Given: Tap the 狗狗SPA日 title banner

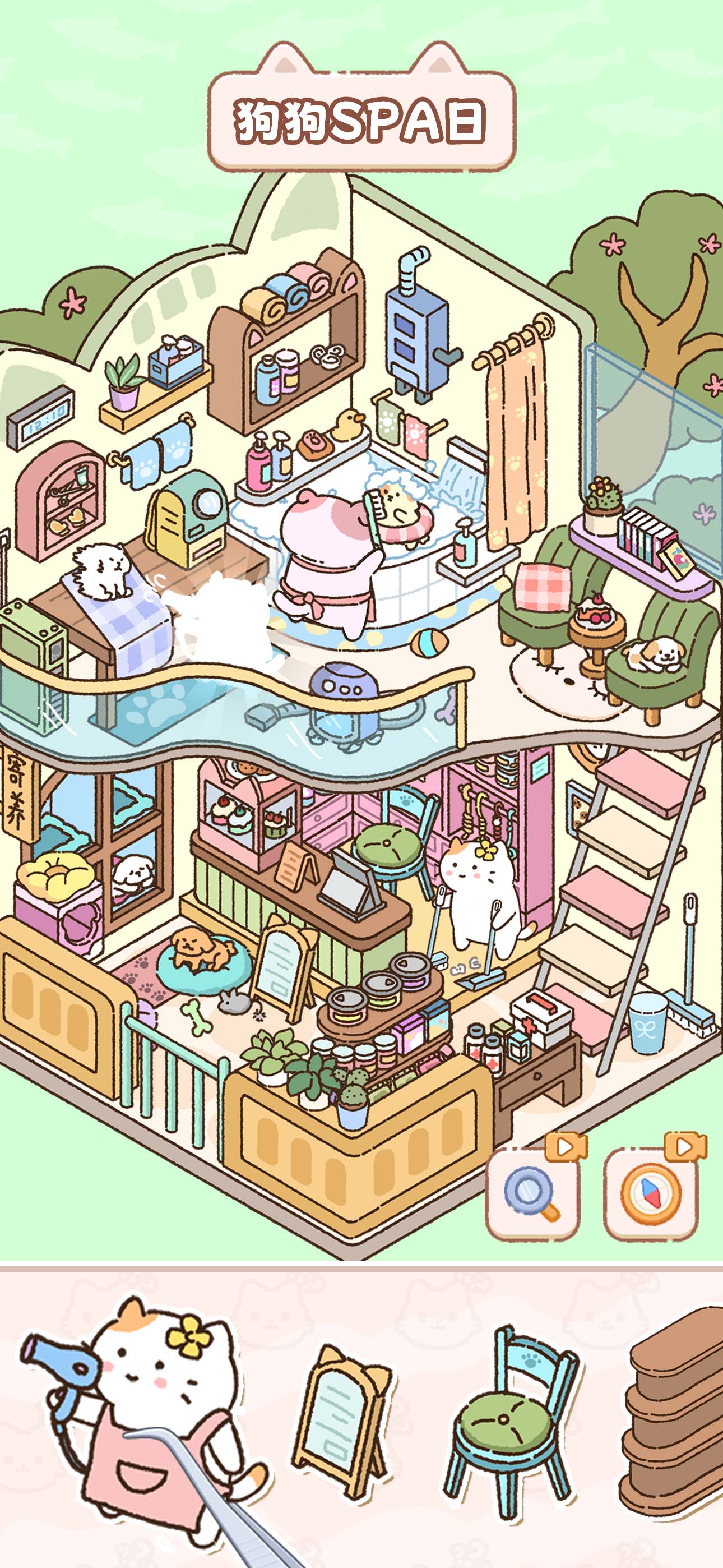Looking at the screenshot, I should pos(361,119).
